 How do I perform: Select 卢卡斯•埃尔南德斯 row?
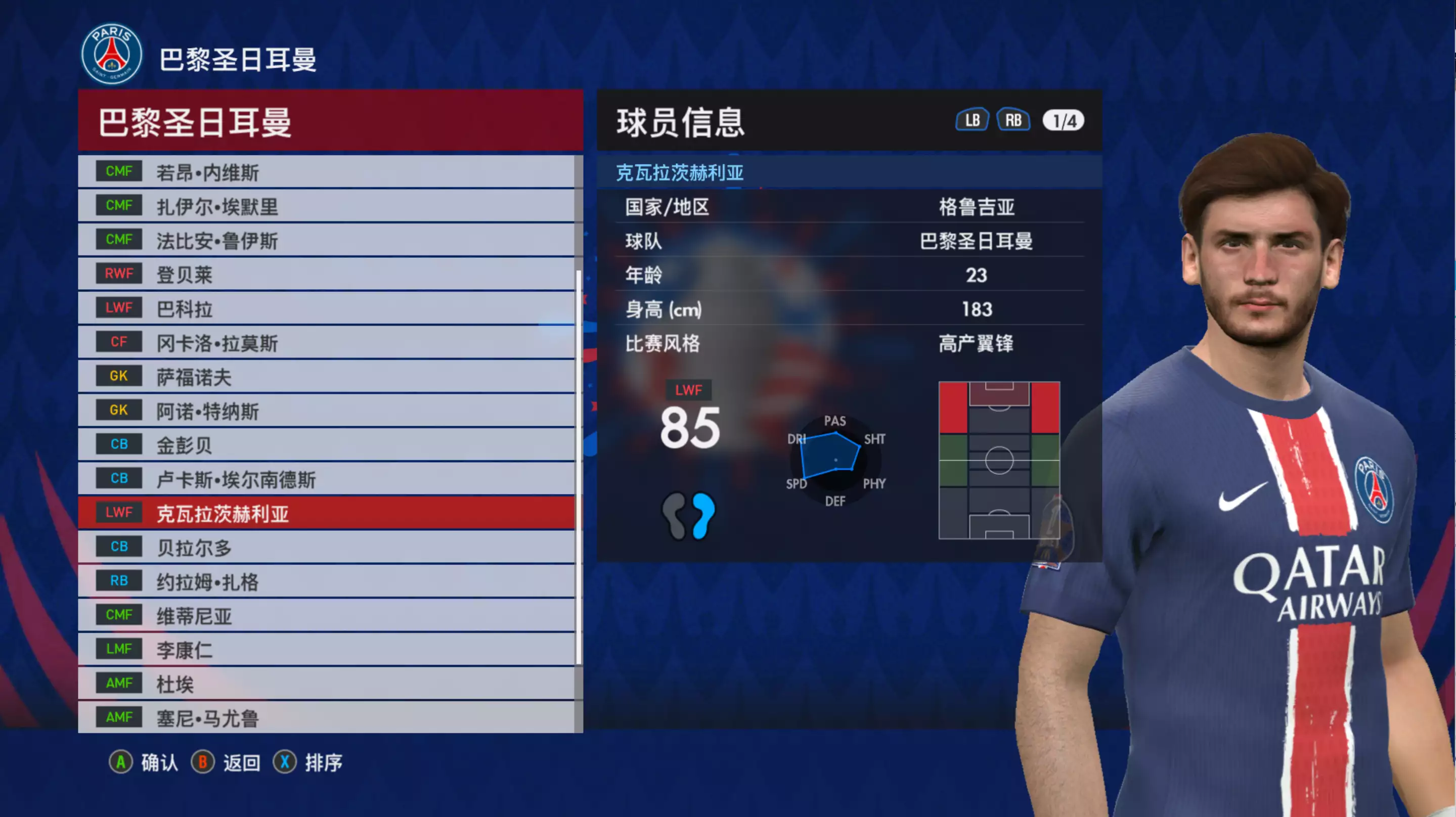[326, 479]
